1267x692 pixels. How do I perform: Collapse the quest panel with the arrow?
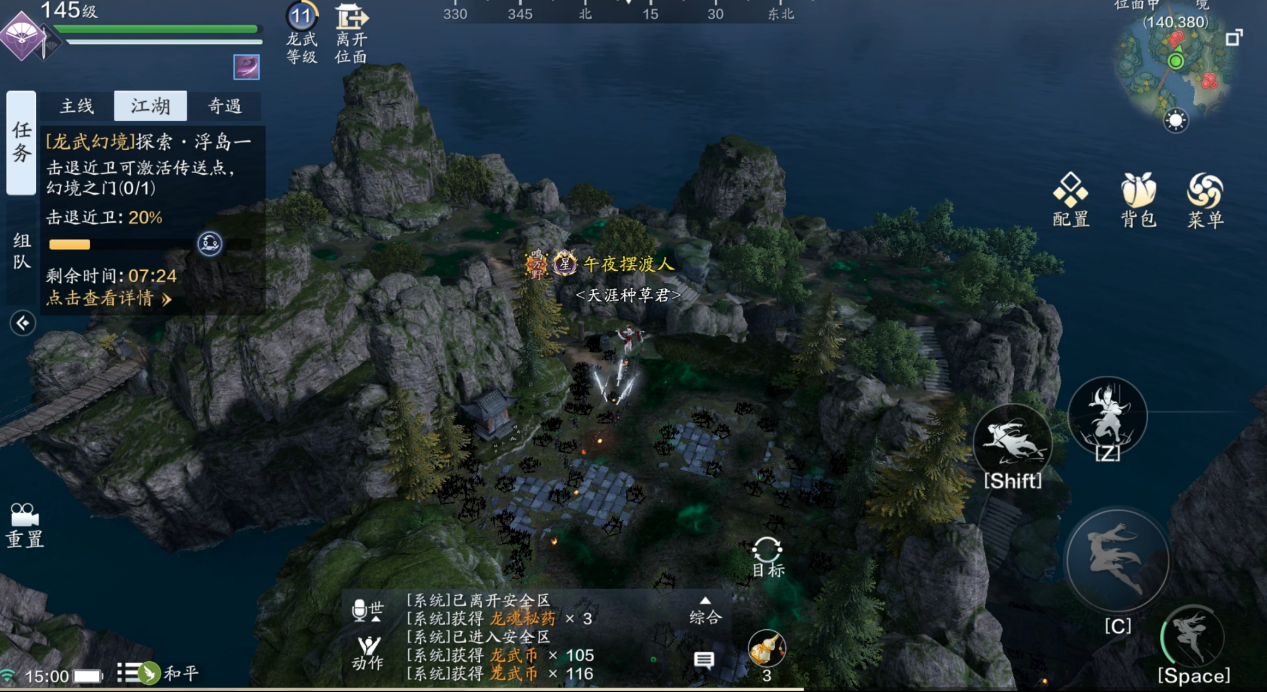pyautogui.click(x=22, y=322)
